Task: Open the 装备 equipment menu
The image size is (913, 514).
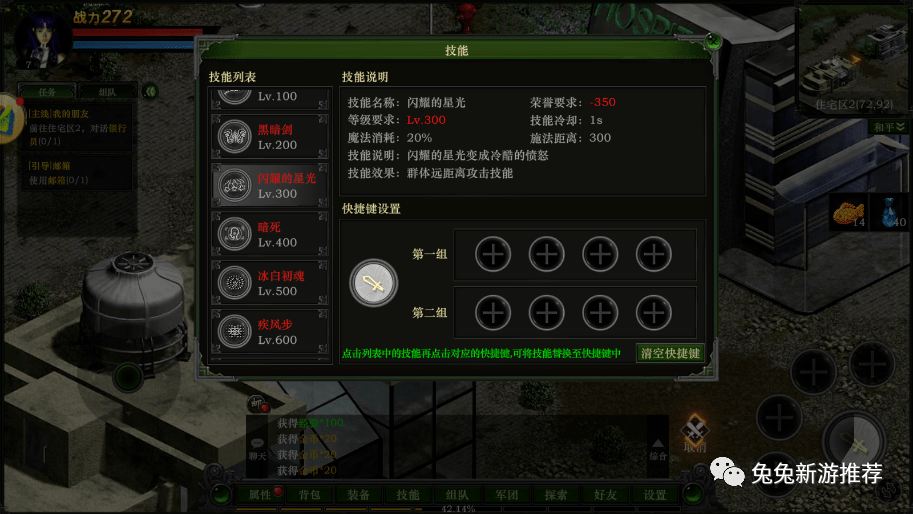Action: pyautogui.click(x=358, y=495)
